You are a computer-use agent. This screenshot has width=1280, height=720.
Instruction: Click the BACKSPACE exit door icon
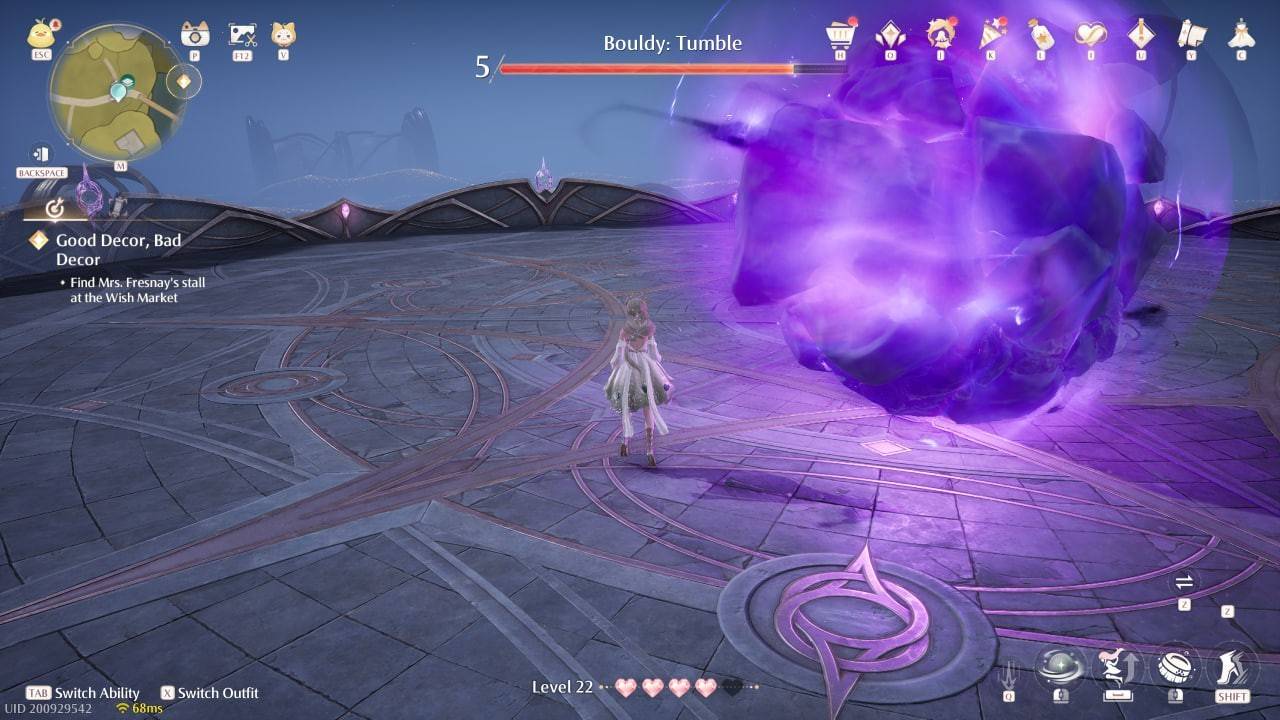tap(40, 153)
